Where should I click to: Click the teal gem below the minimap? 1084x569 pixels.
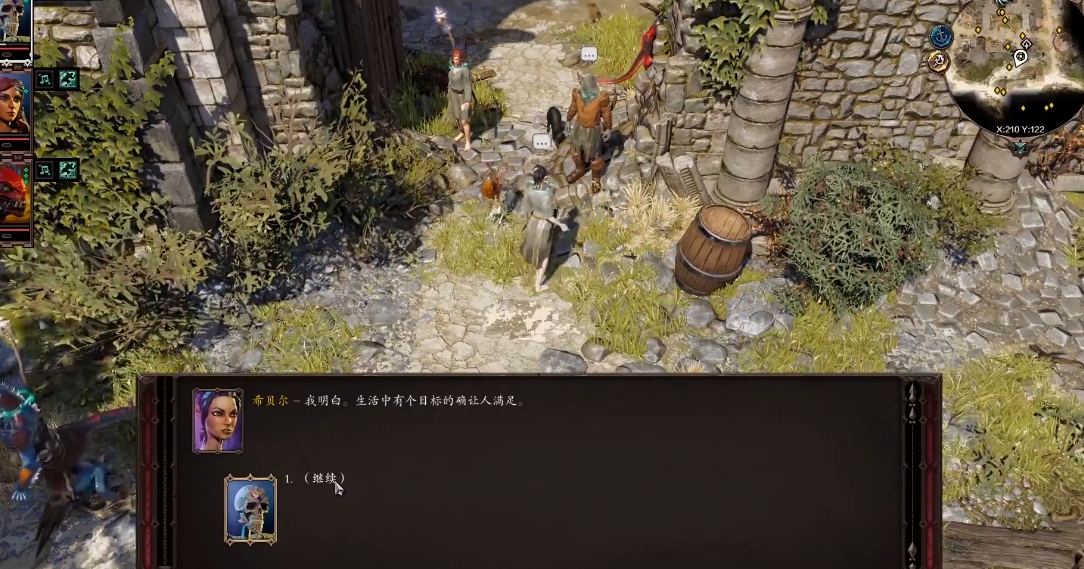pos(1019,148)
